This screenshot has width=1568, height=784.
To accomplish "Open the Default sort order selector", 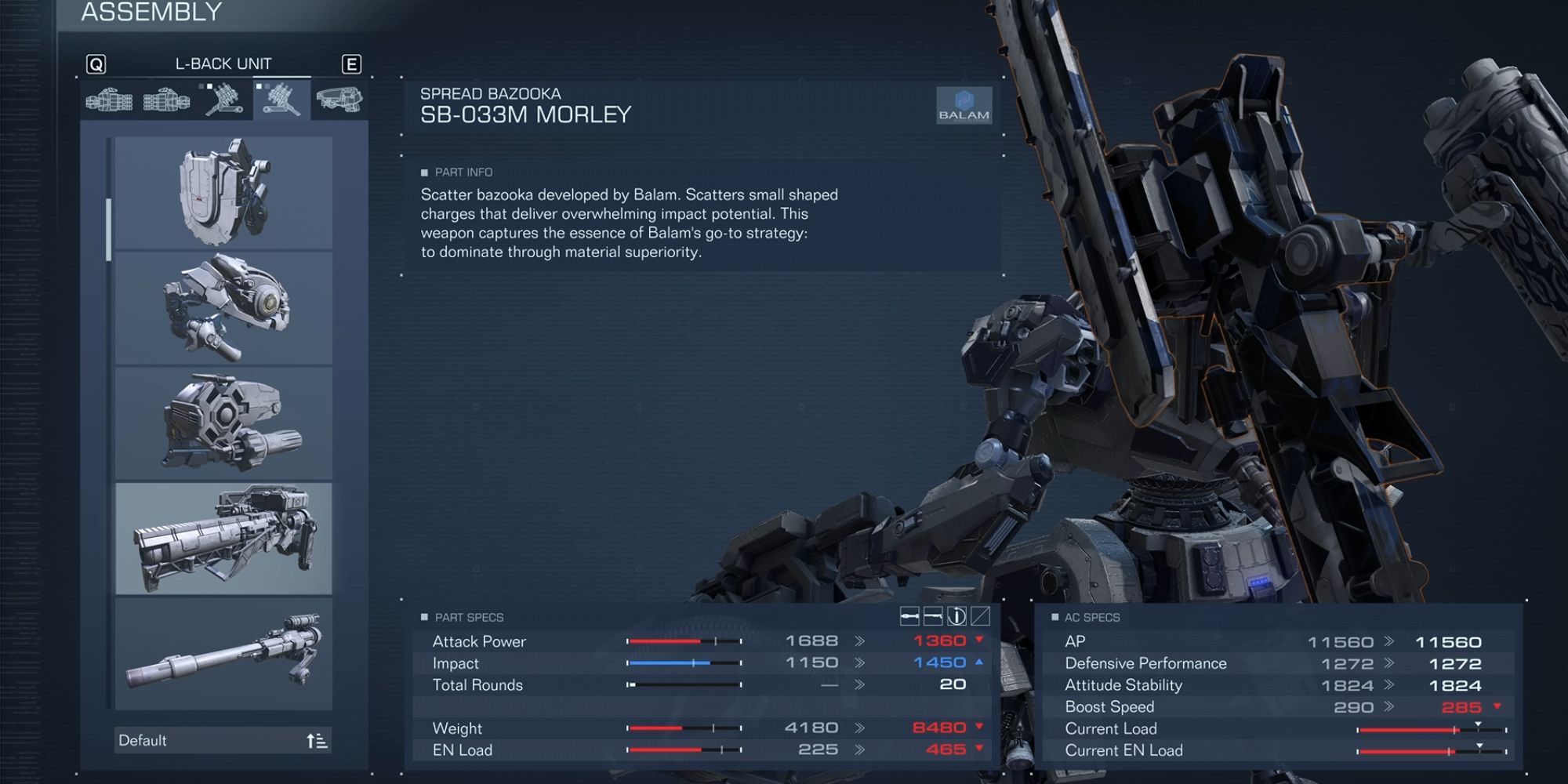I will [222, 739].
